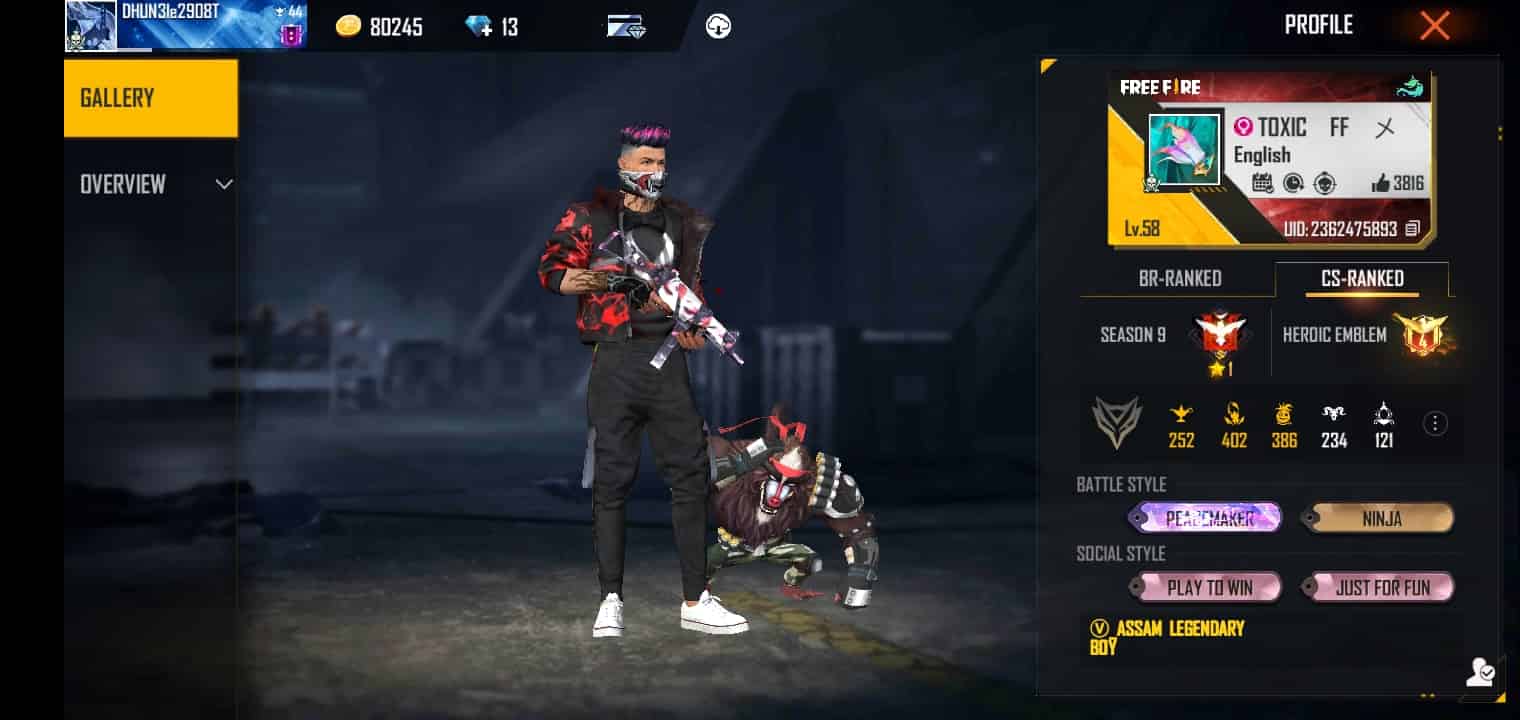Tap the thumbs-up likes icon

click(x=1381, y=183)
